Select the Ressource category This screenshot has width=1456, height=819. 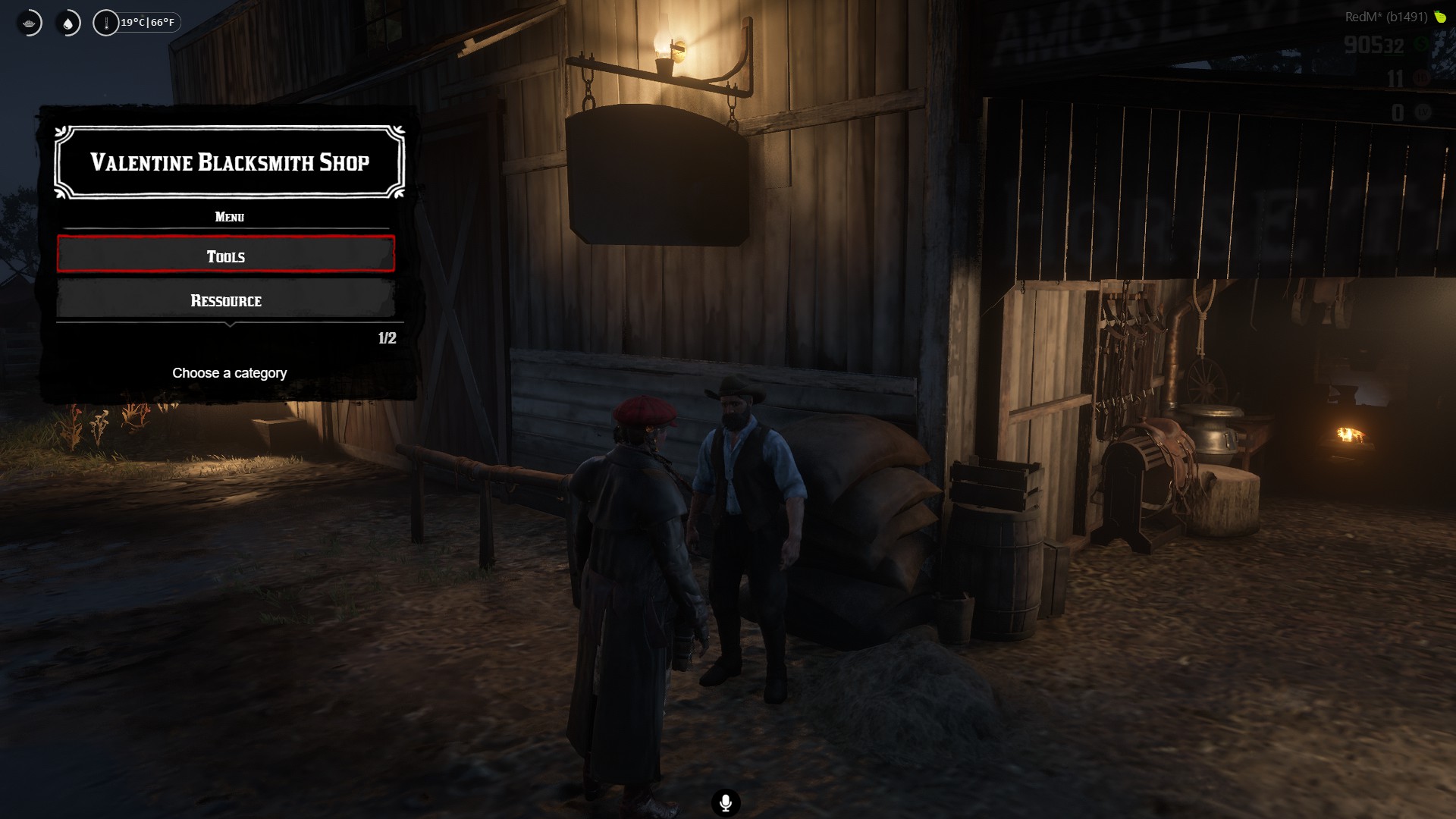coord(226,300)
